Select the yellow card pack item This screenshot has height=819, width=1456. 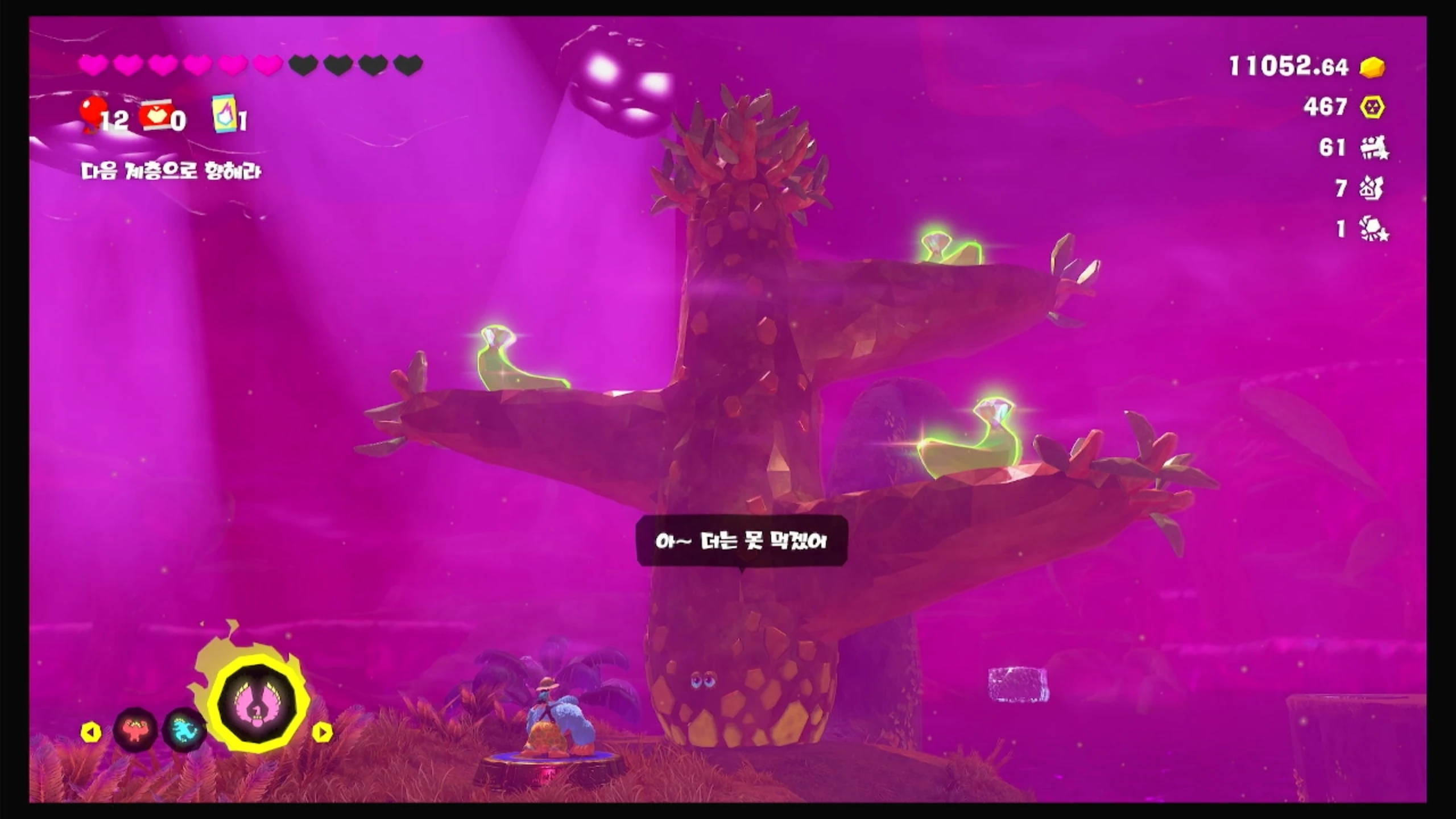[224, 114]
